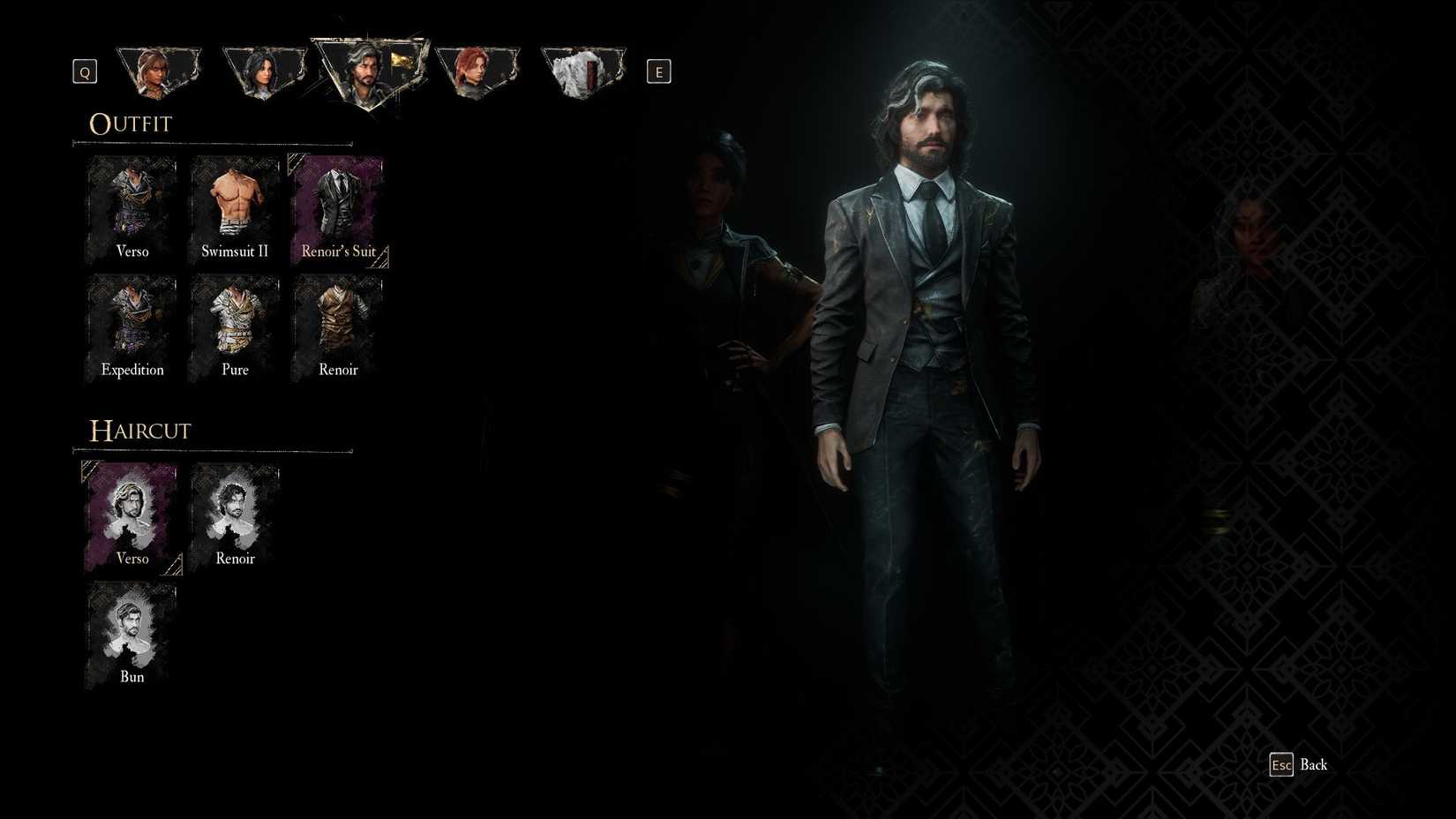
Task: Click the Outfit section header
Action: point(130,124)
